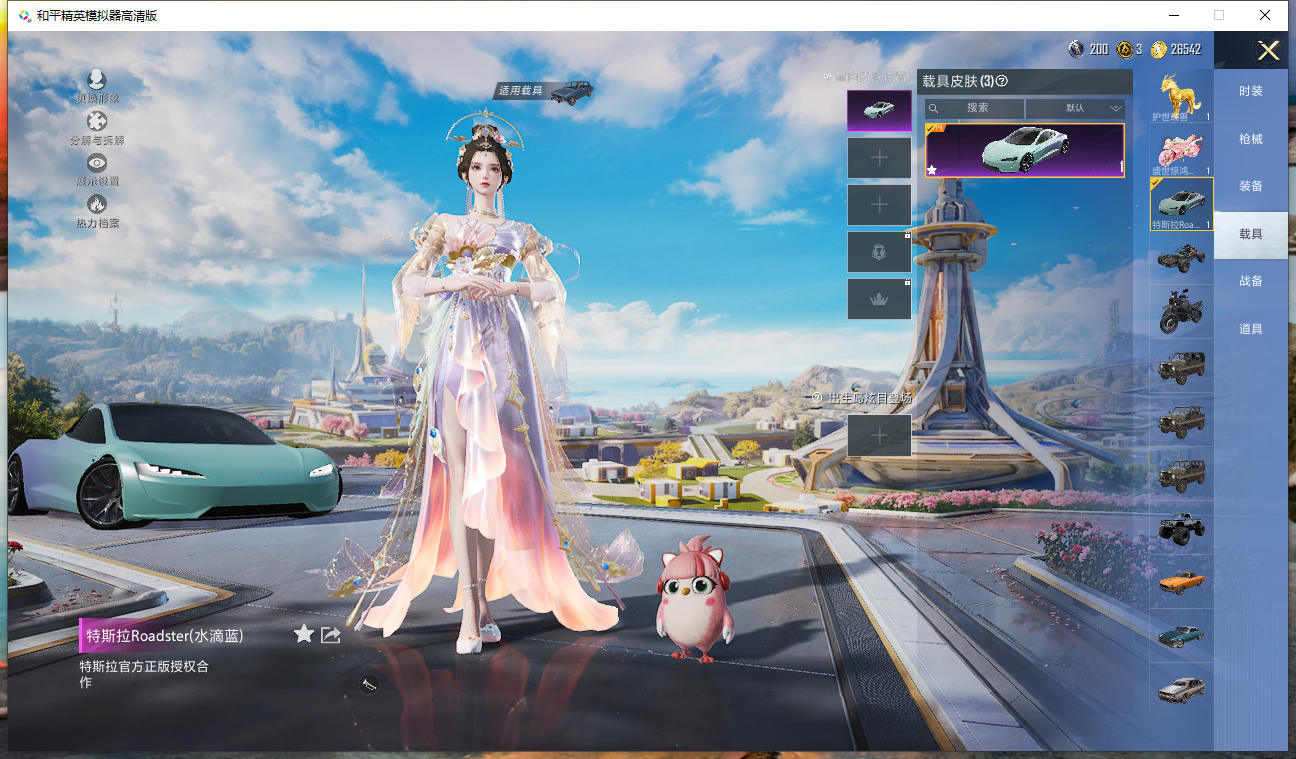The width and height of the screenshot is (1296, 759).
Task: Open 更换形象 change appearance
Action: [97, 86]
